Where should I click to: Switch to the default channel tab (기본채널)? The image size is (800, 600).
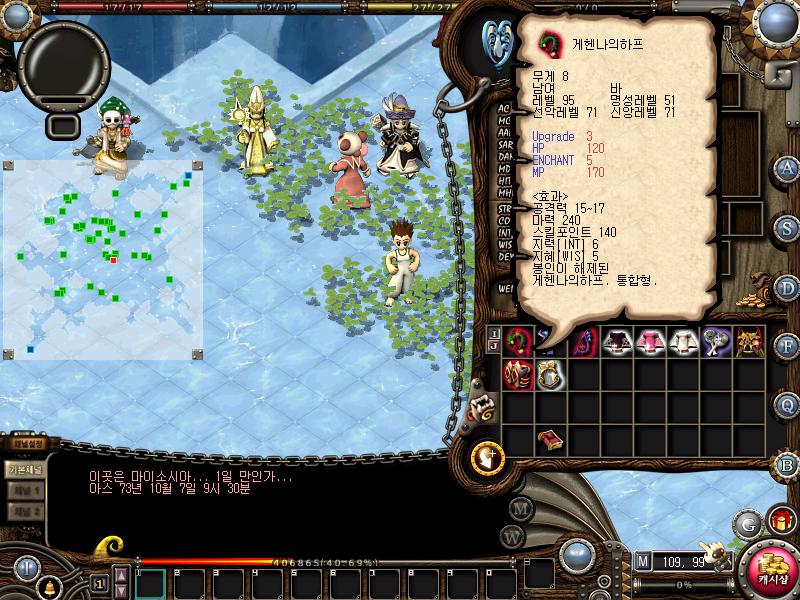tap(24, 468)
